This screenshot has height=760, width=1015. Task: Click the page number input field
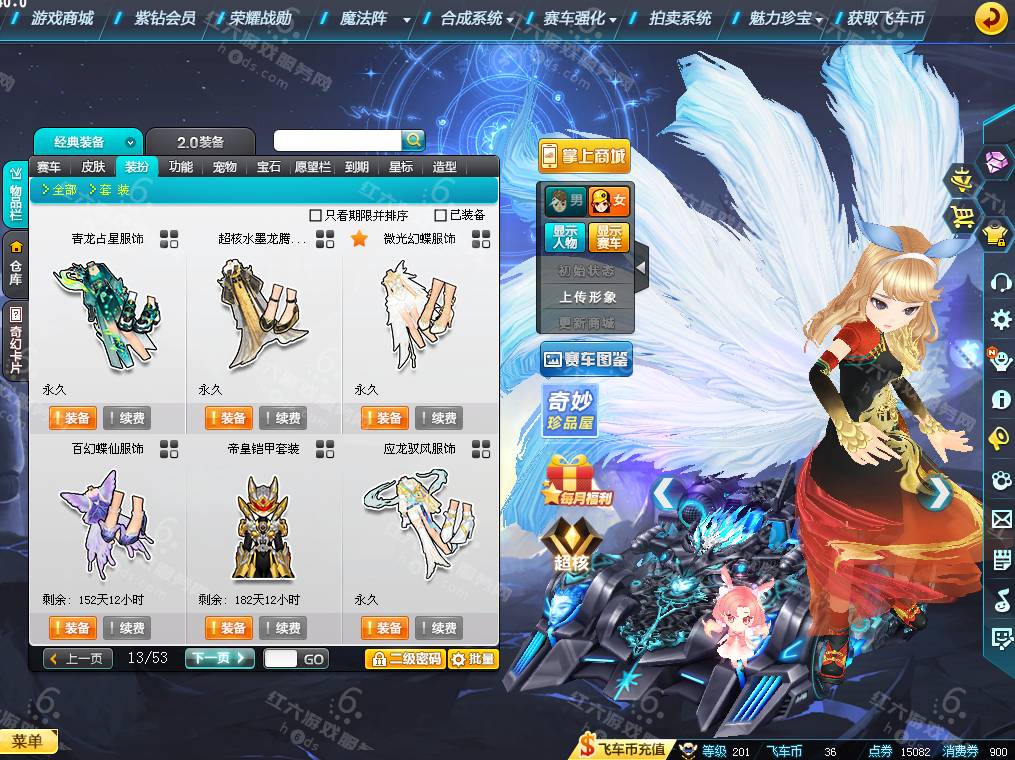280,659
